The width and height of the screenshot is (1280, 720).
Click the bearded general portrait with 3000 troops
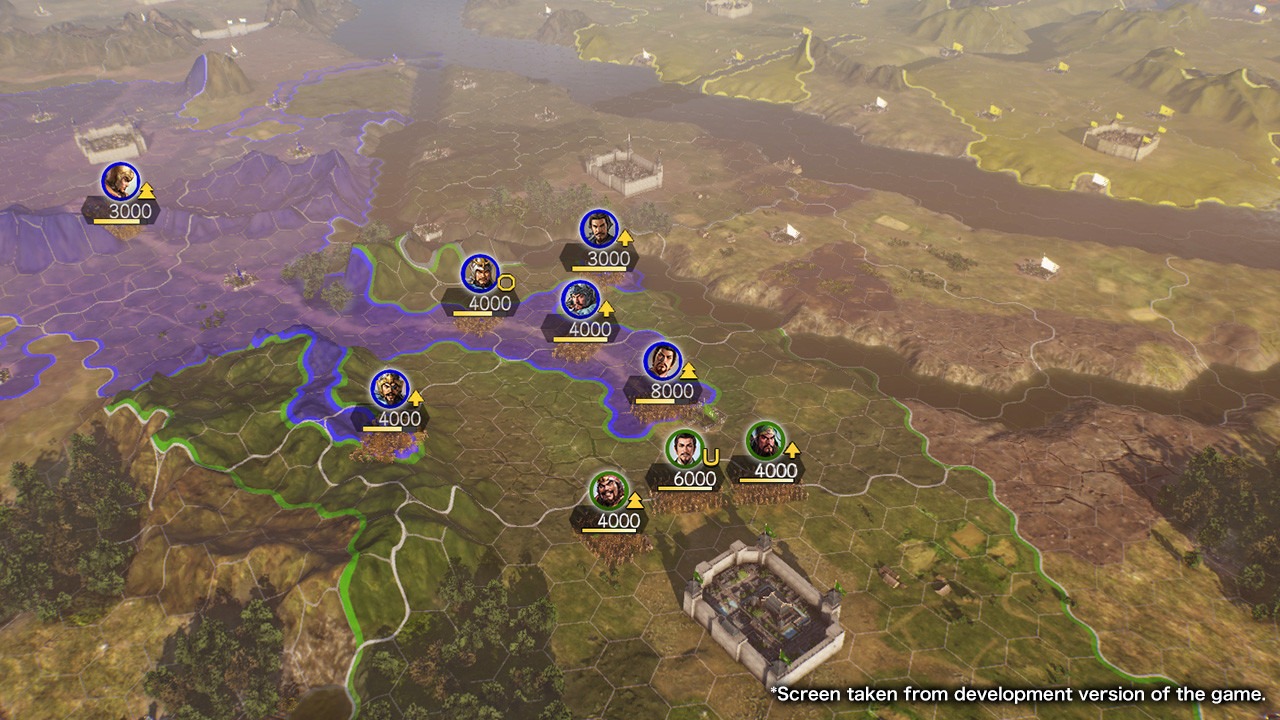(x=596, y=226)
